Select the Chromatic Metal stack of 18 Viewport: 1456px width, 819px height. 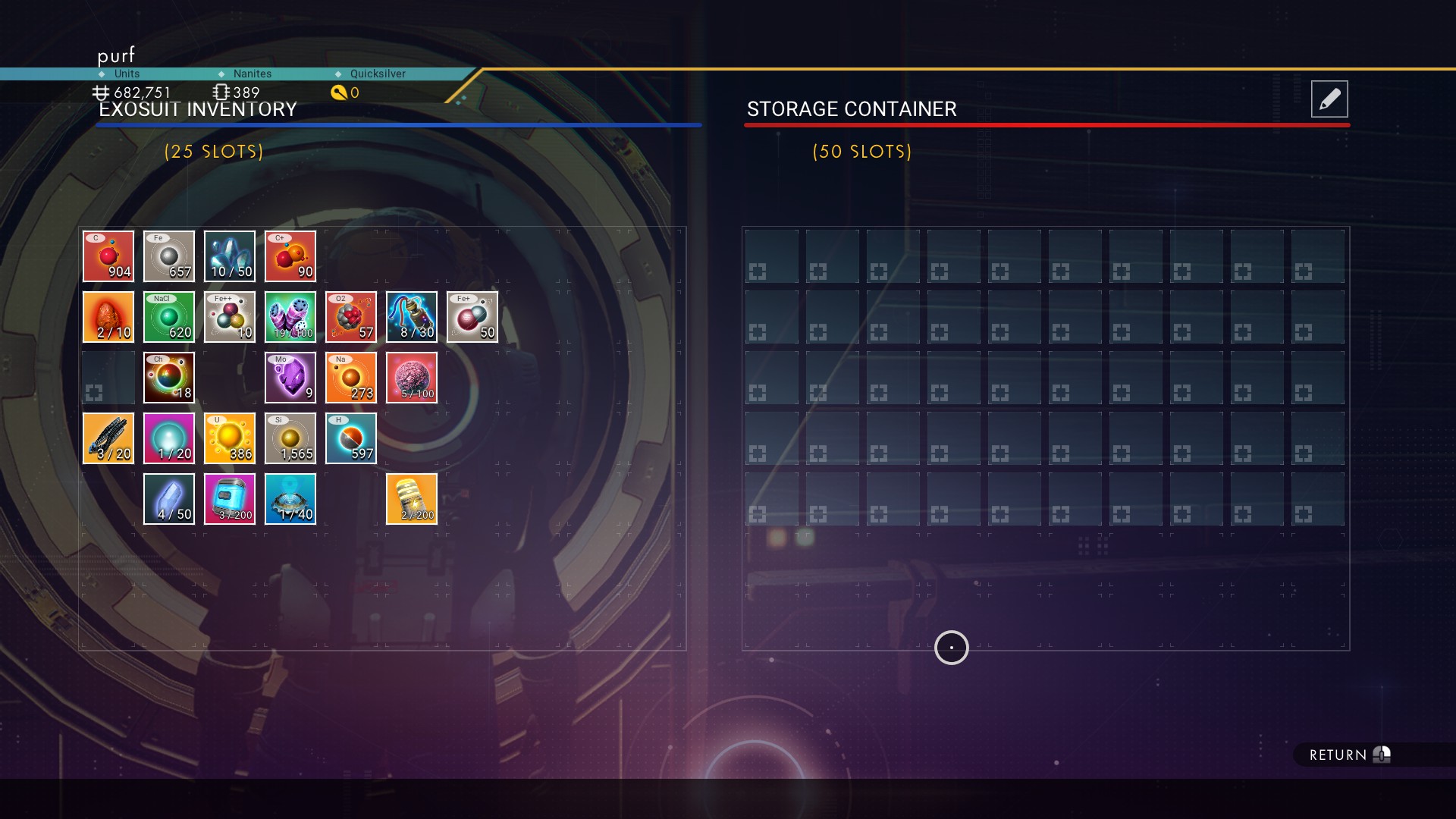pyautogui.click(x=169, y=378)
